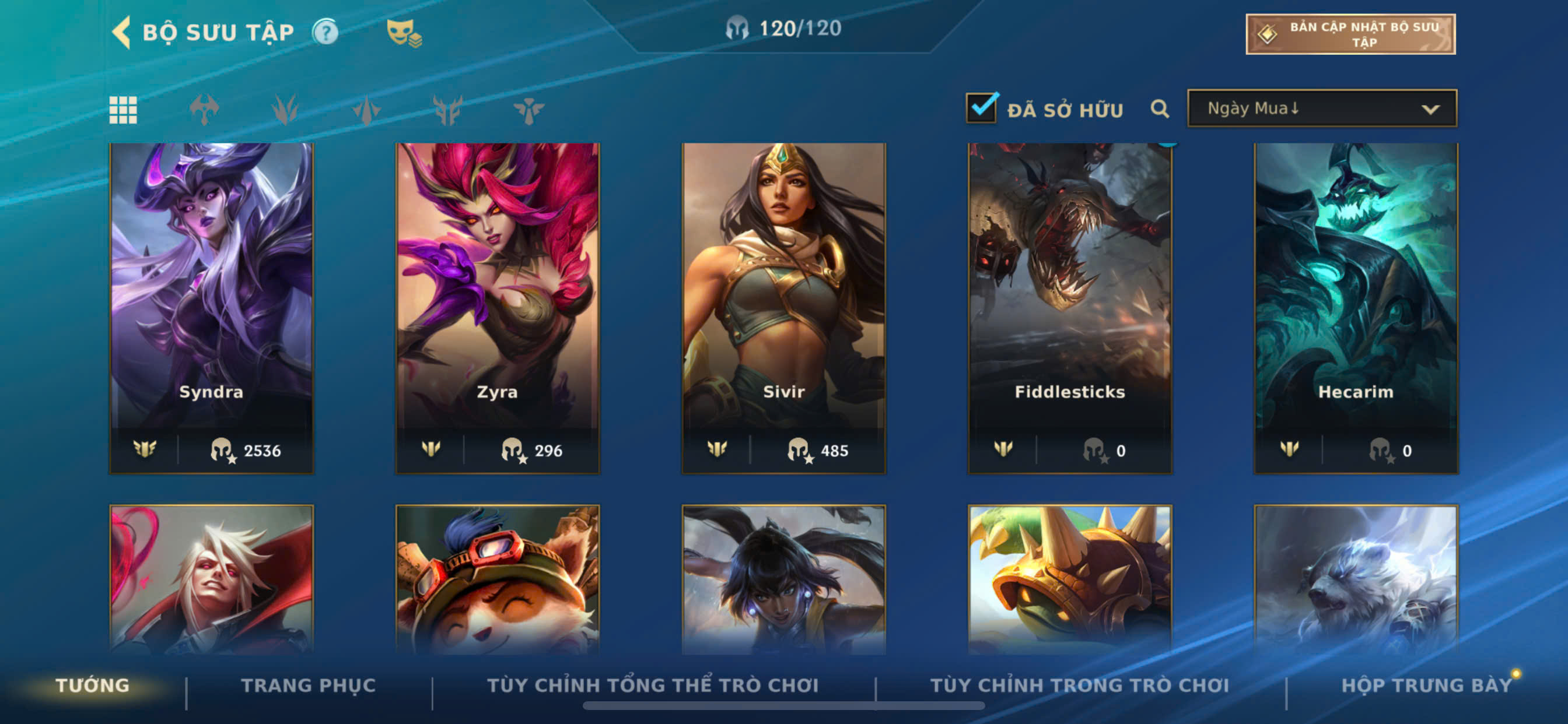Select the Teemo champion thumbnail
This screenshot has height=724, width=1568.
pos(498,579)
